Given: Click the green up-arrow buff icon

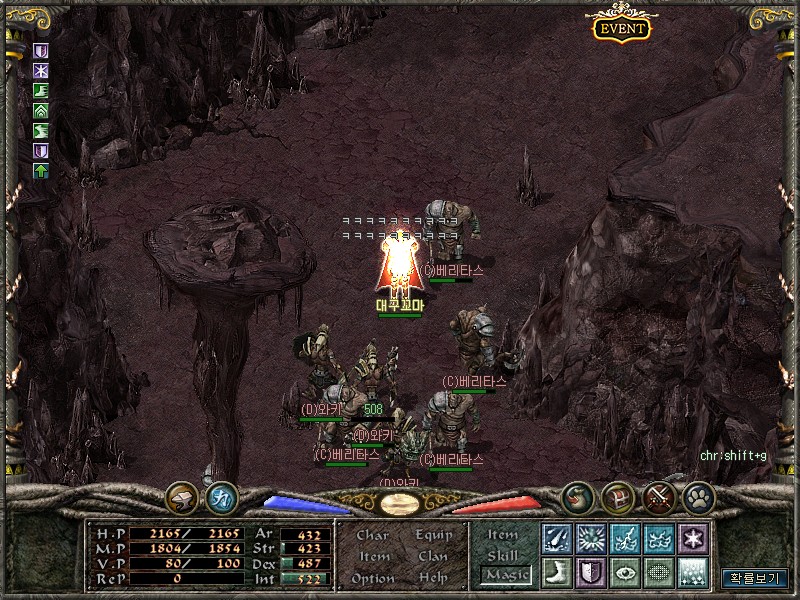Looking at the screenshot, I should pyautogui.click(x=41, y=171).
